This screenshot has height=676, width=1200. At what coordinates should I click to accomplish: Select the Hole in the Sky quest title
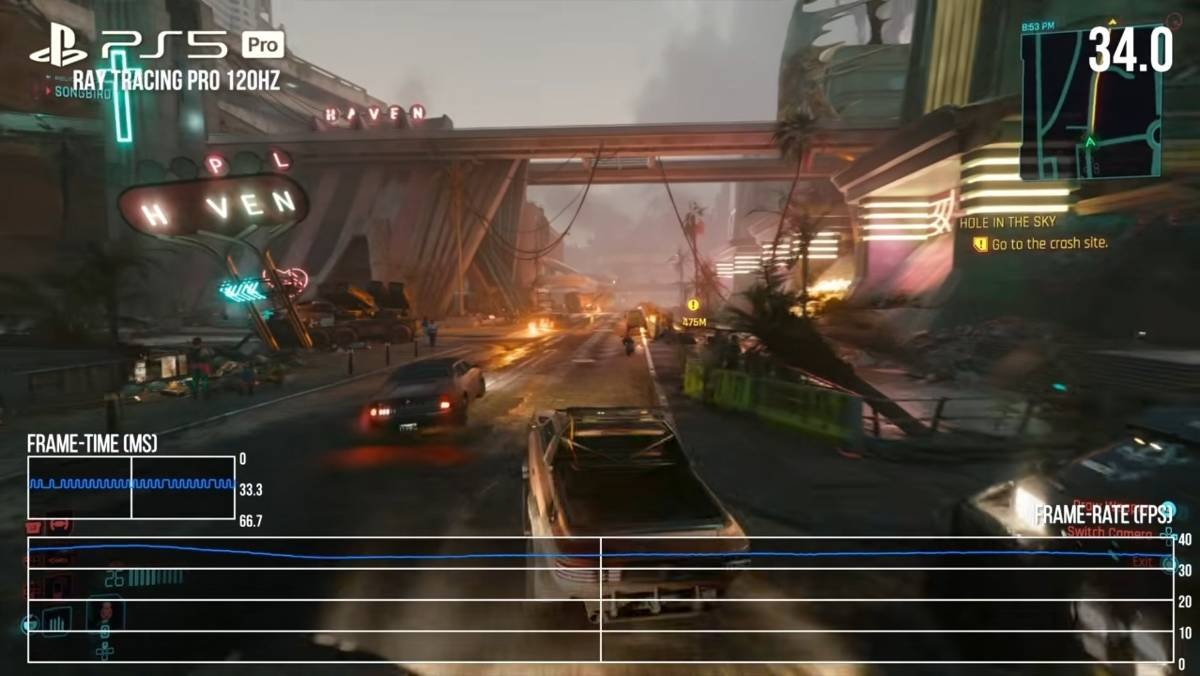point(1007,222)
